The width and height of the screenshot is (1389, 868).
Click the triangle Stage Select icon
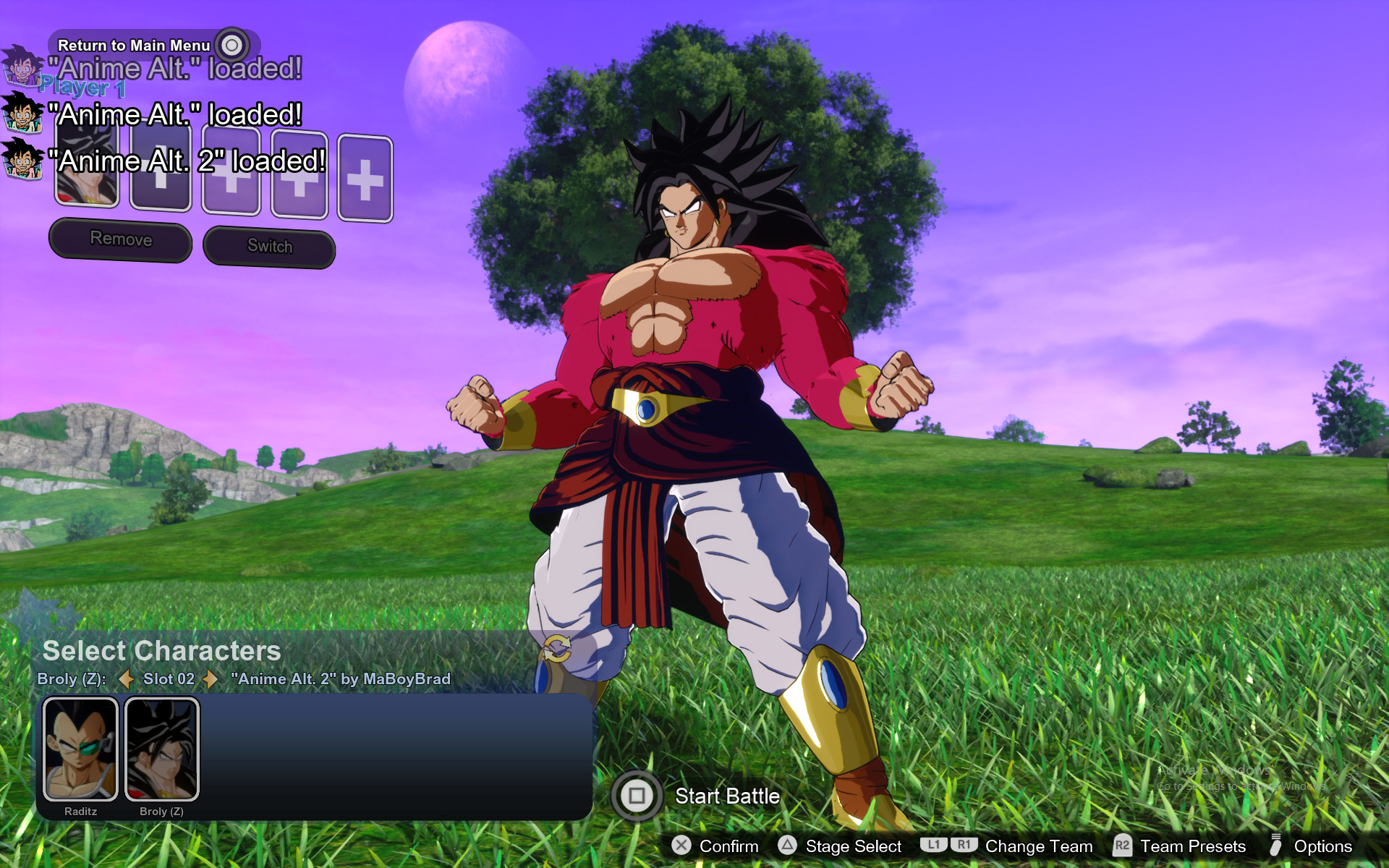[787, 846]
